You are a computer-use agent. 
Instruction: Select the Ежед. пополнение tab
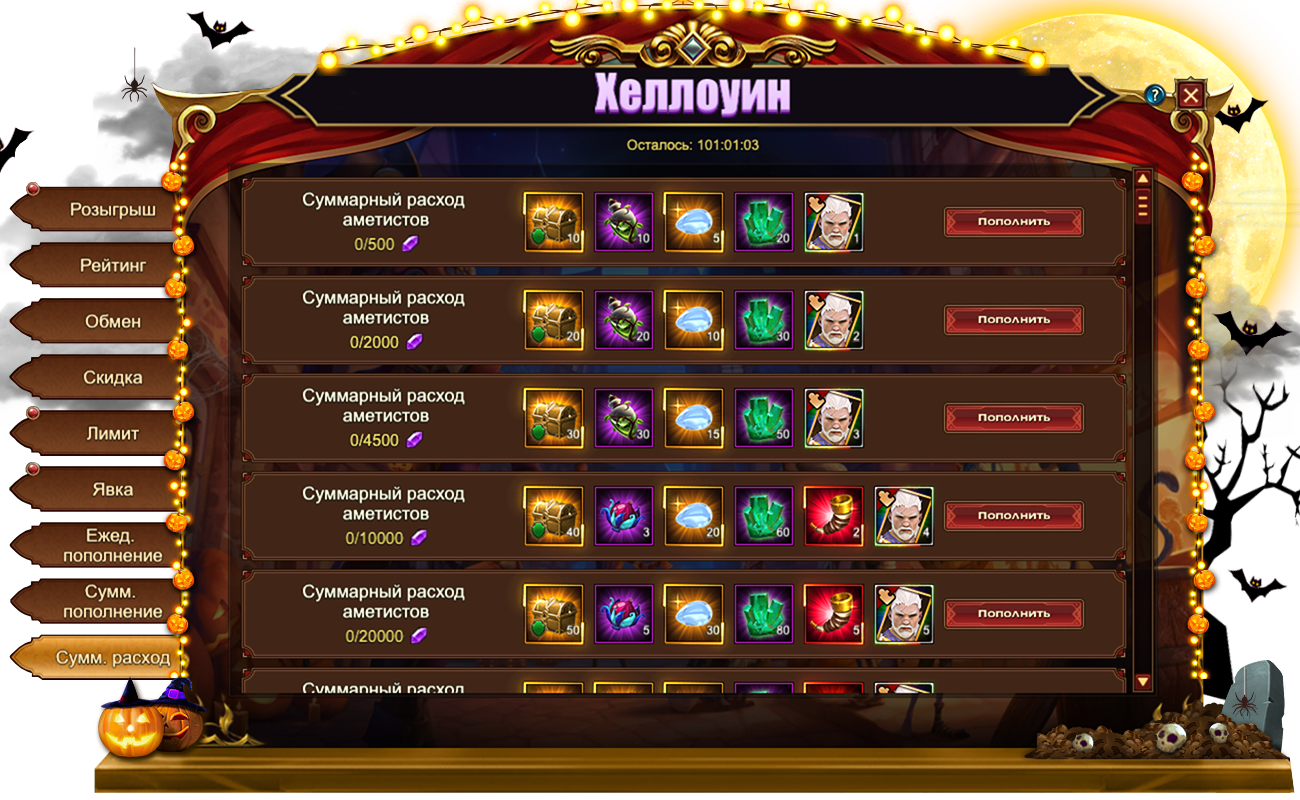[x=98, y=545]
